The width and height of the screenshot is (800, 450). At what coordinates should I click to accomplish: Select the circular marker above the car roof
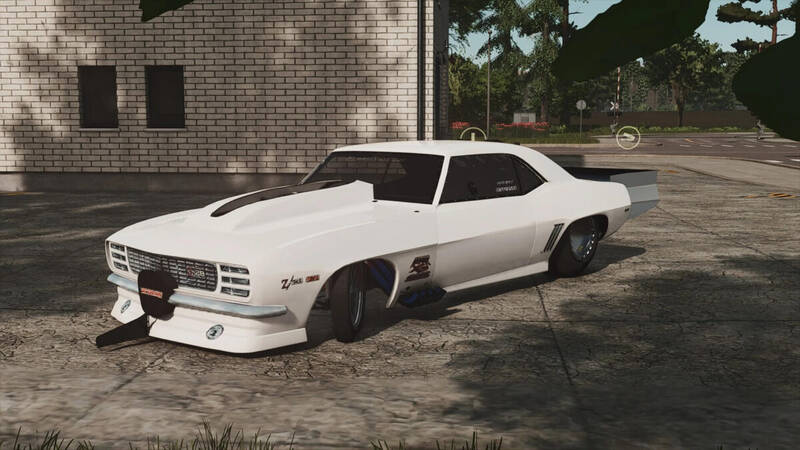pos(472,134)
